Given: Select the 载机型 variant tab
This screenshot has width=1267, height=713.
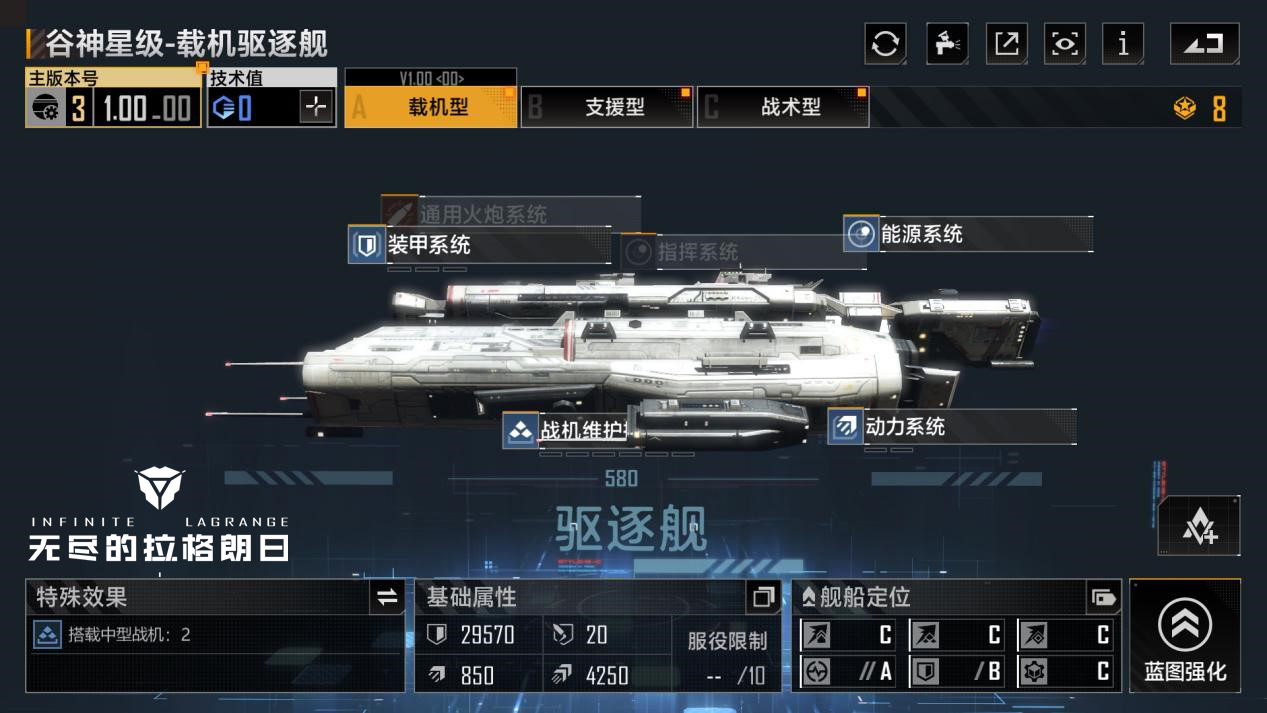Looking at the screenshot, I should [431, 107].
